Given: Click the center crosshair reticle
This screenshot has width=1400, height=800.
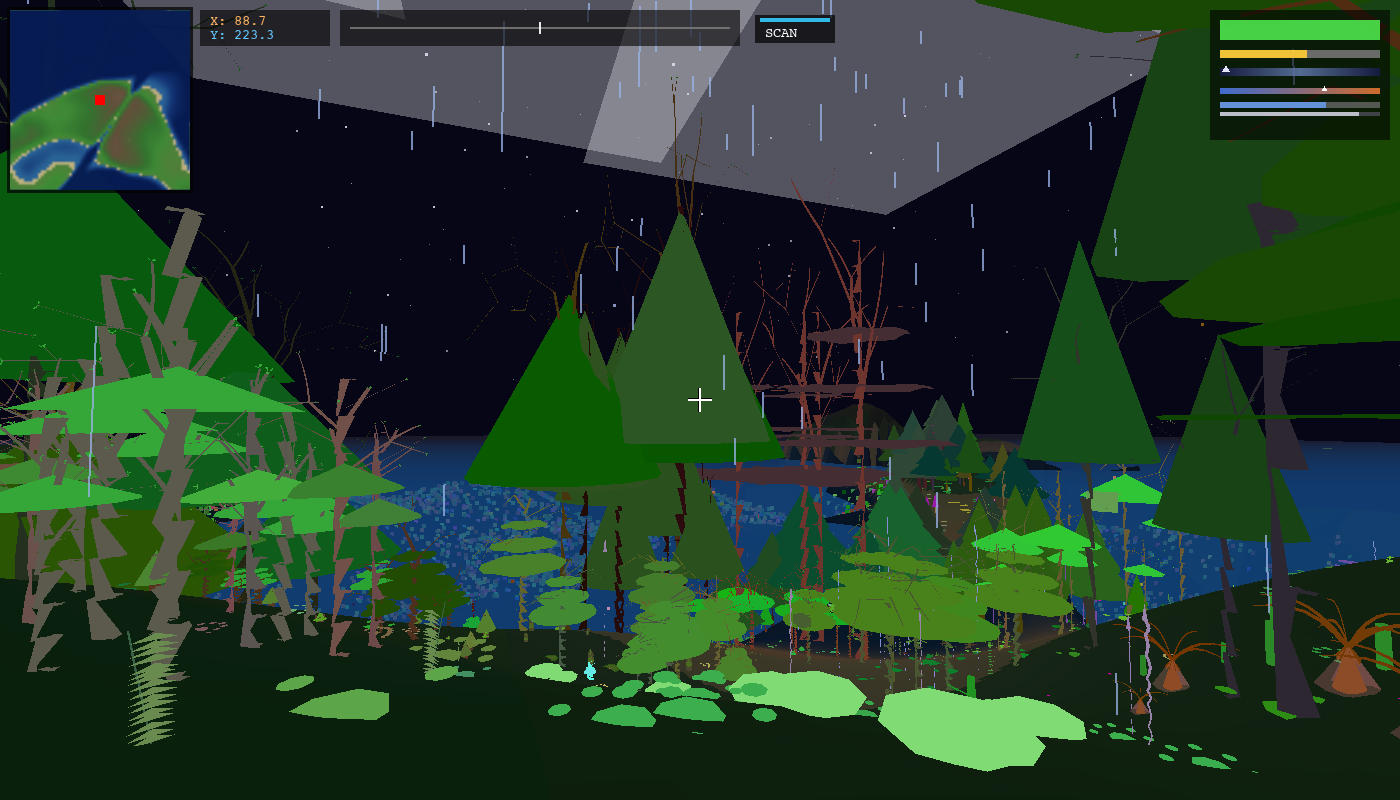Looking at the screenshot, I should tap(700, 400).
